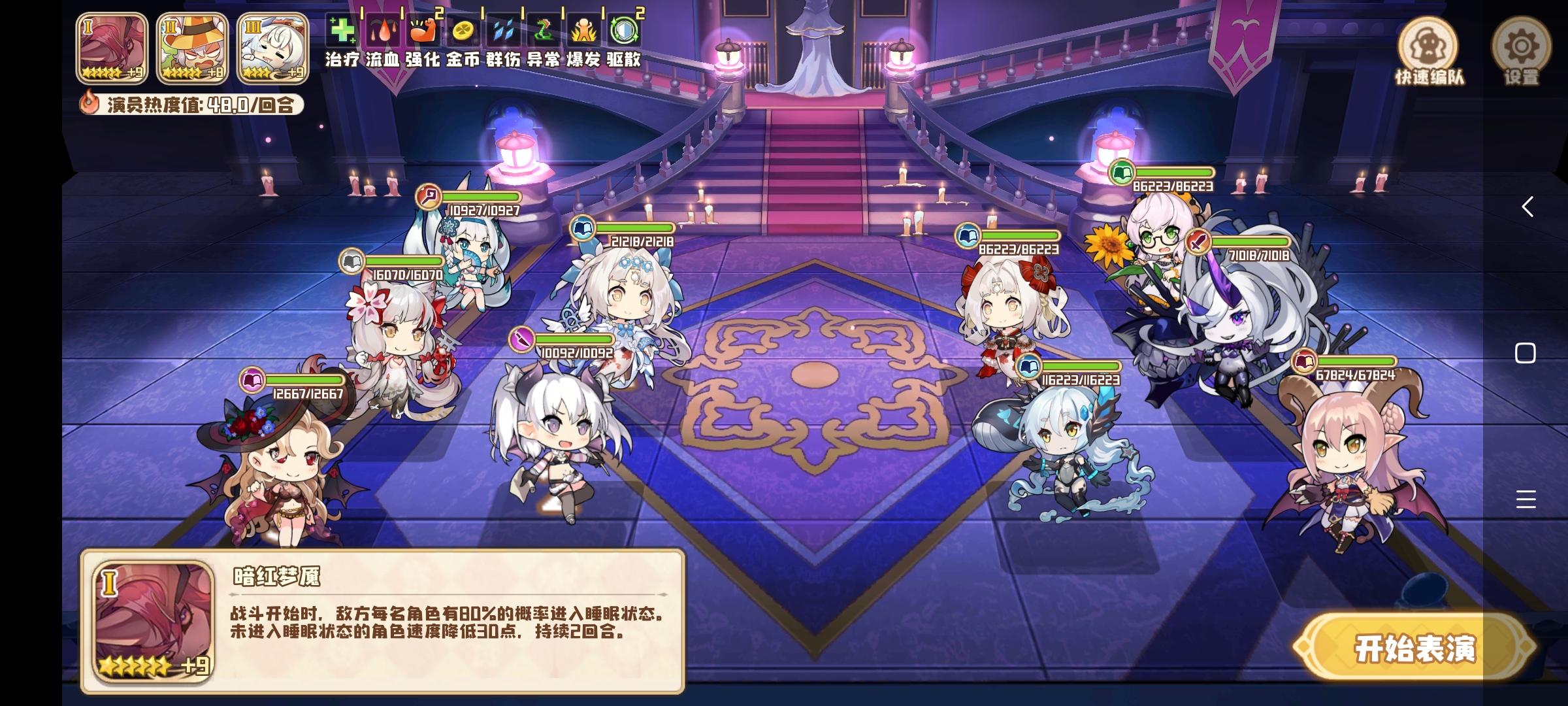Screen dimensions: 1568x706
Task: Tap the 强化 (enhance) fist icon
Action: pyautogui.click(x=425, y=29)
